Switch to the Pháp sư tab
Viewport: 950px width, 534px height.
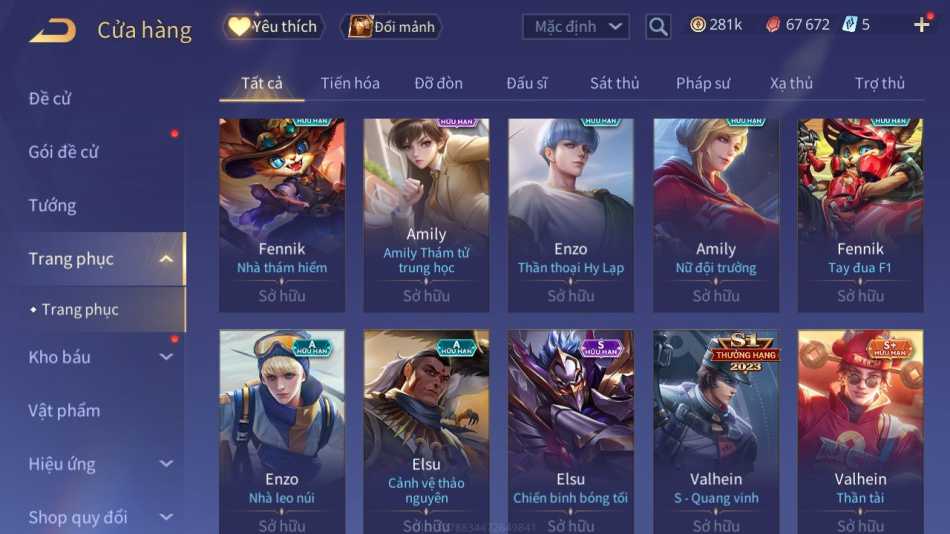point(702,83)
